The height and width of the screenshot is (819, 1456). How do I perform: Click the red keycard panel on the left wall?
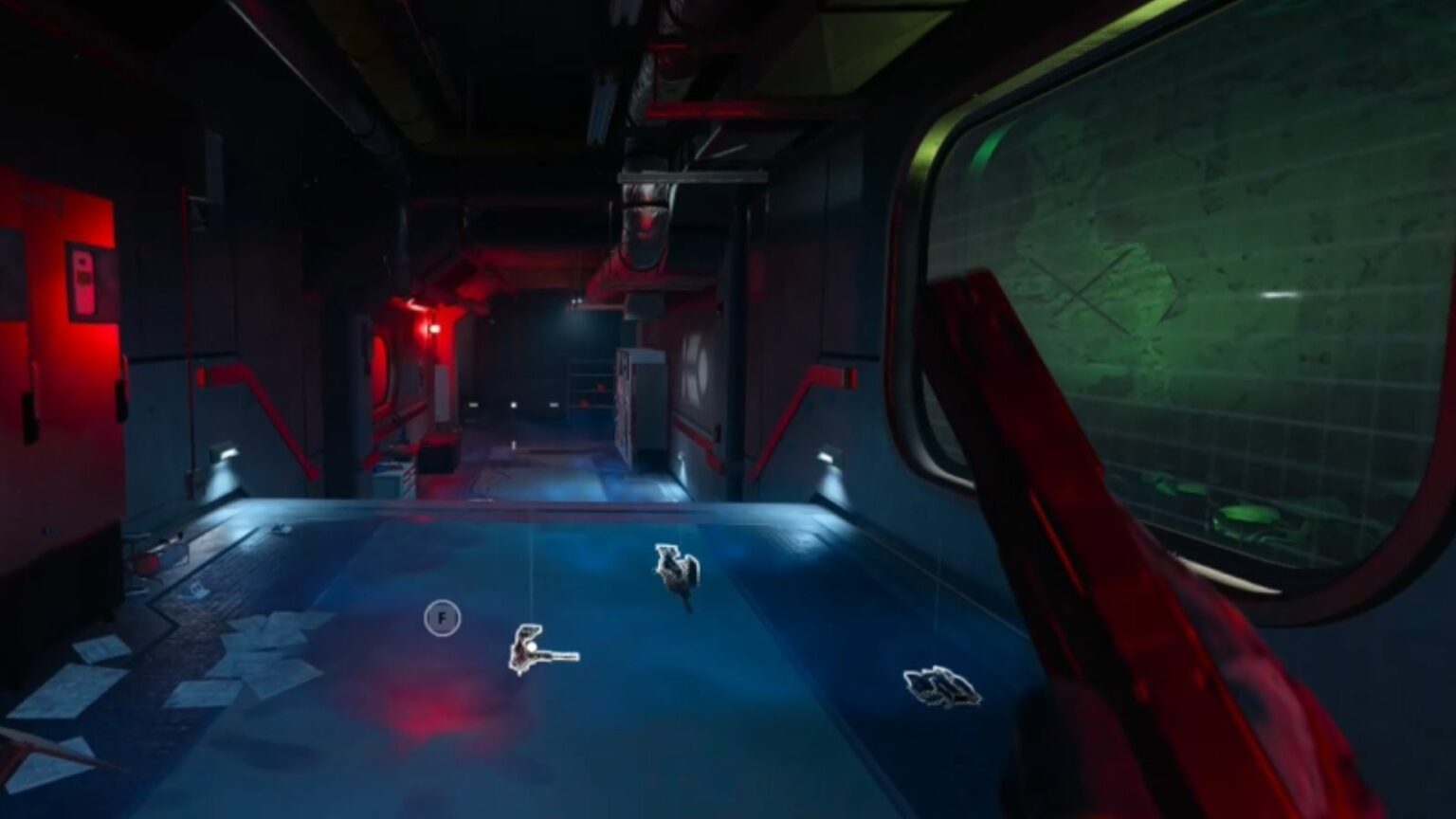tap(82, 280)
